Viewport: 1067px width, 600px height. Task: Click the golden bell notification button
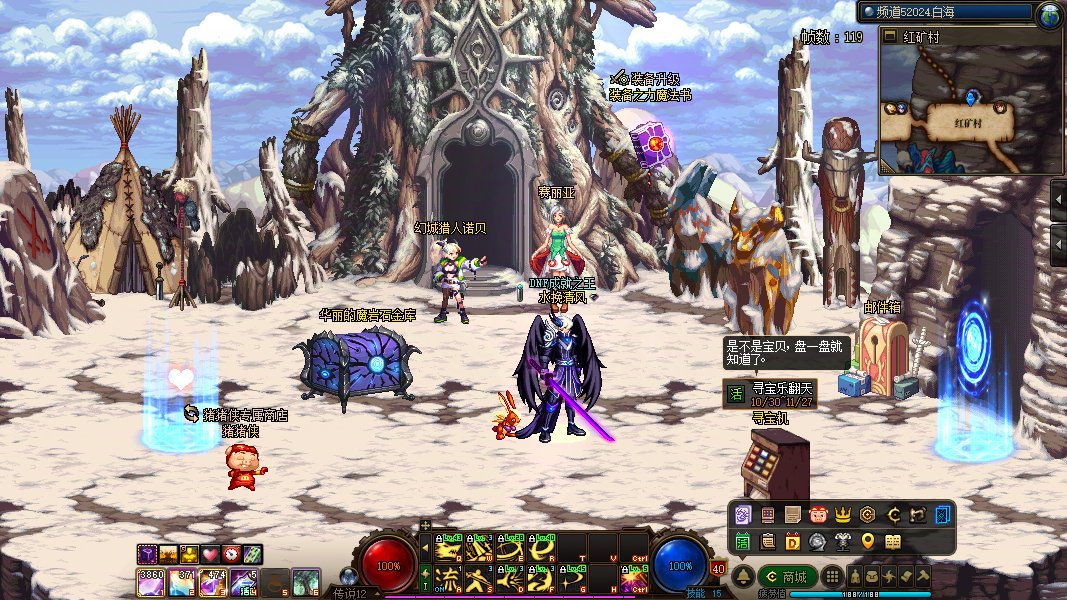tap(743, 576)
